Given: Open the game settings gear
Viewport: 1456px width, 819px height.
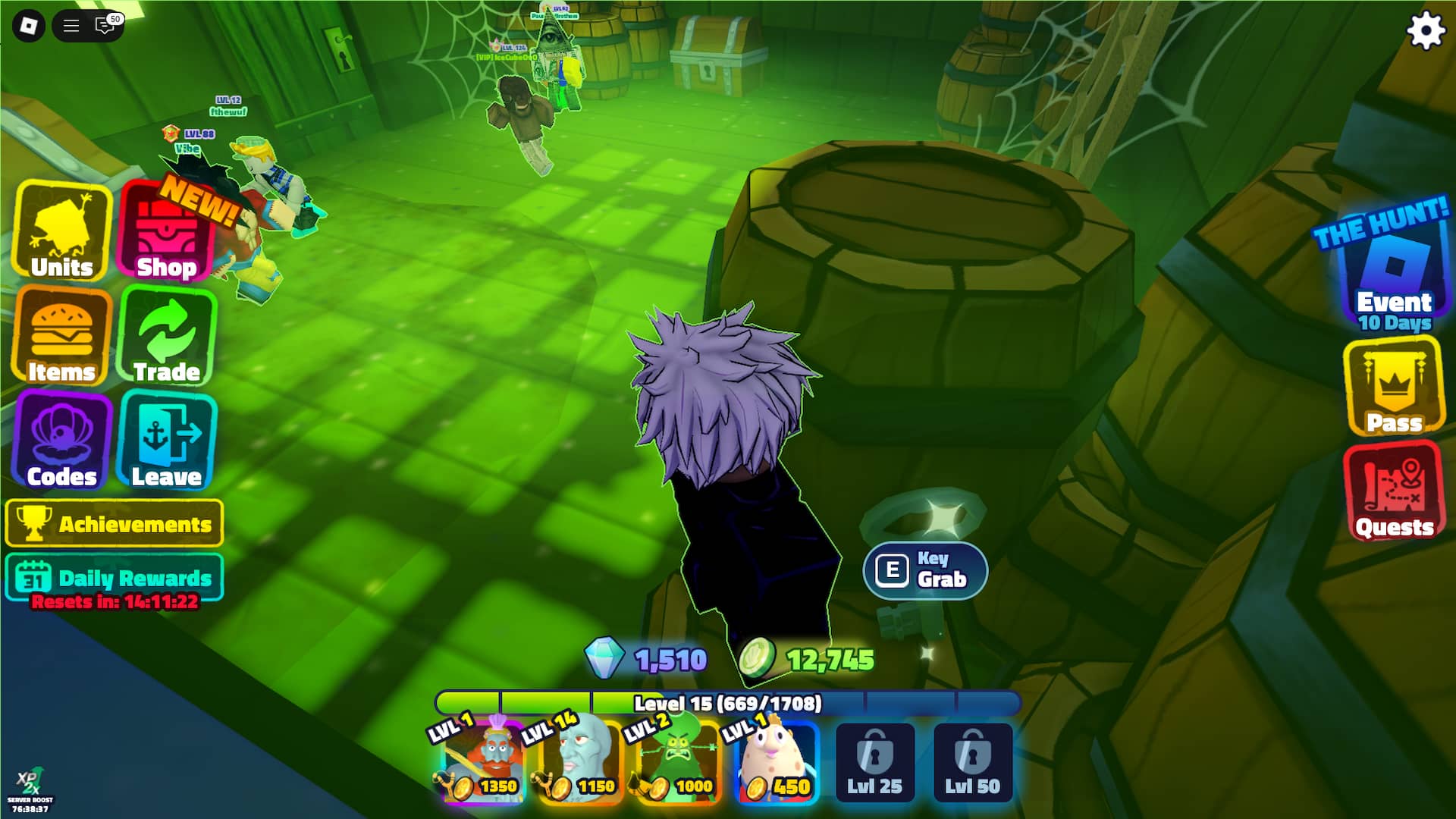Looking at the screenshot, I should tap(1425, 31).
